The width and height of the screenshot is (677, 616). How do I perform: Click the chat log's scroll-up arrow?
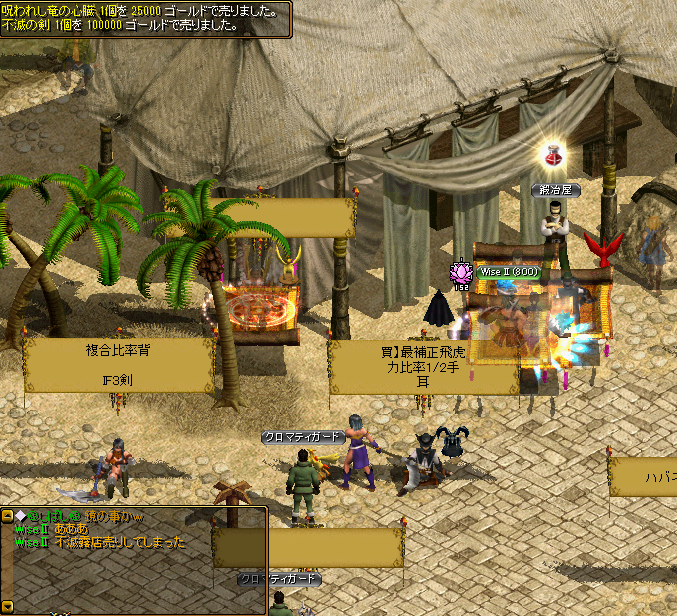coord(7,516)
